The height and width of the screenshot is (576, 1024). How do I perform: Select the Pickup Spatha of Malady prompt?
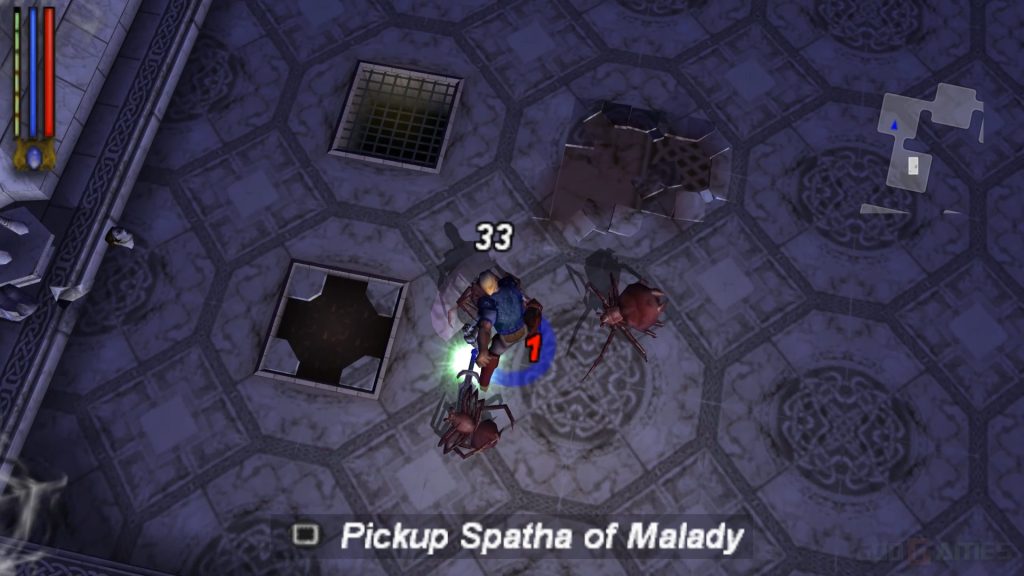click(x=517, y=537)
